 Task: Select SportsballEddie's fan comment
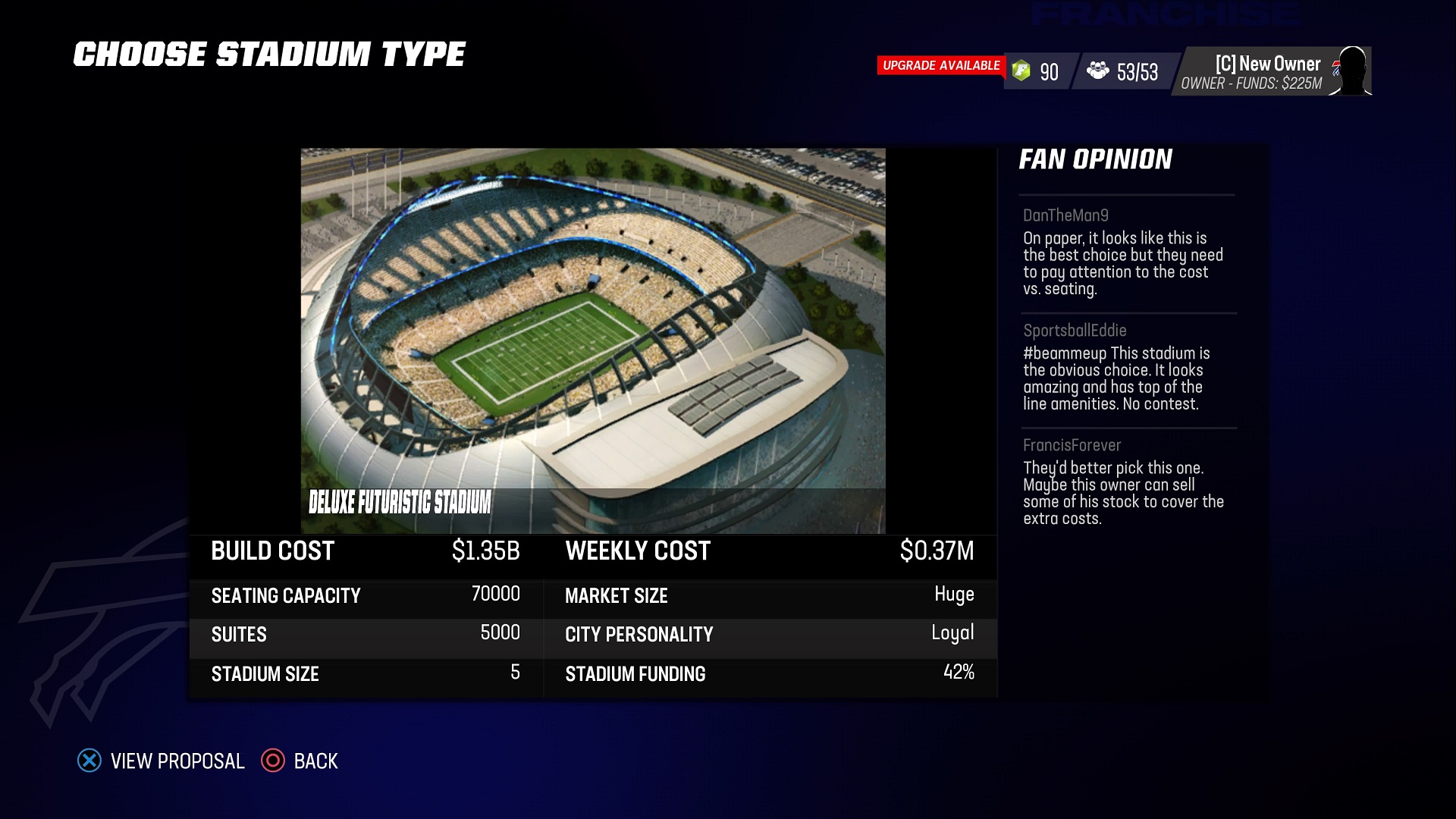1116,370
